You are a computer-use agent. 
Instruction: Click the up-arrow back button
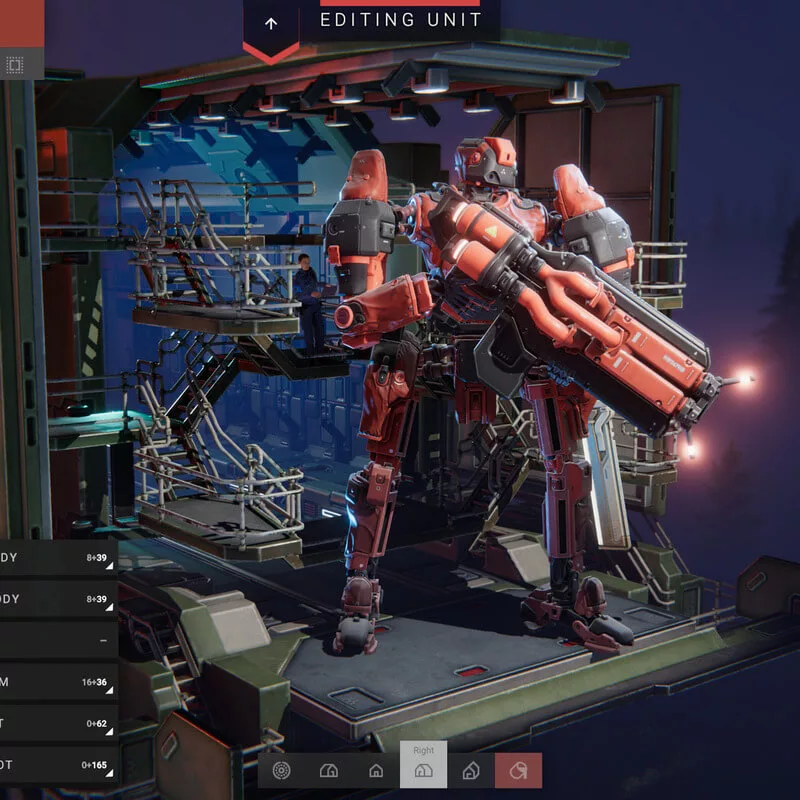pos(271,23)
